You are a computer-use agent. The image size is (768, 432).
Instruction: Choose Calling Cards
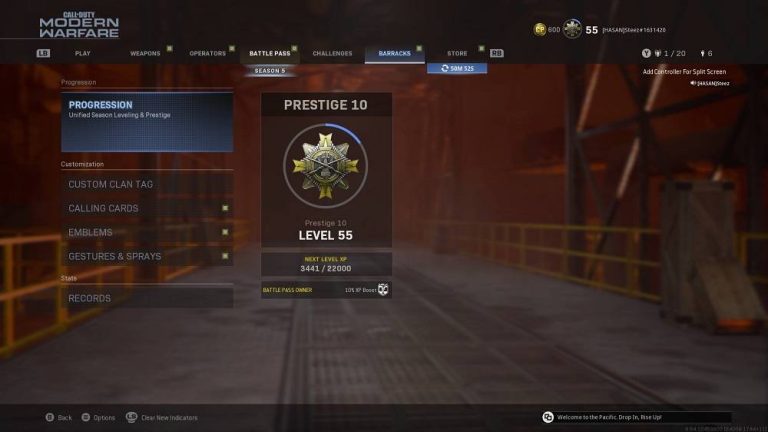click(147, 208)
